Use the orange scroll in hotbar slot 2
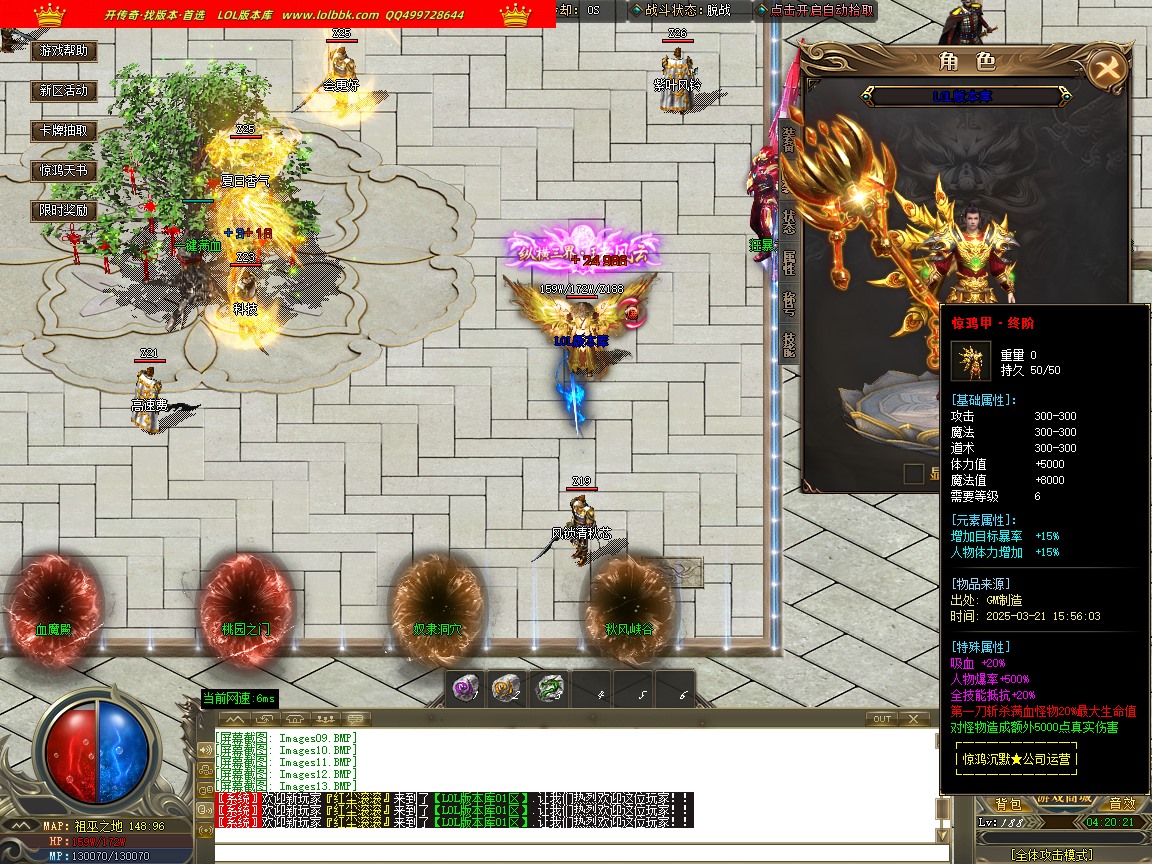1152x864 pixels. pyautogui.click(x=507, y=689)
